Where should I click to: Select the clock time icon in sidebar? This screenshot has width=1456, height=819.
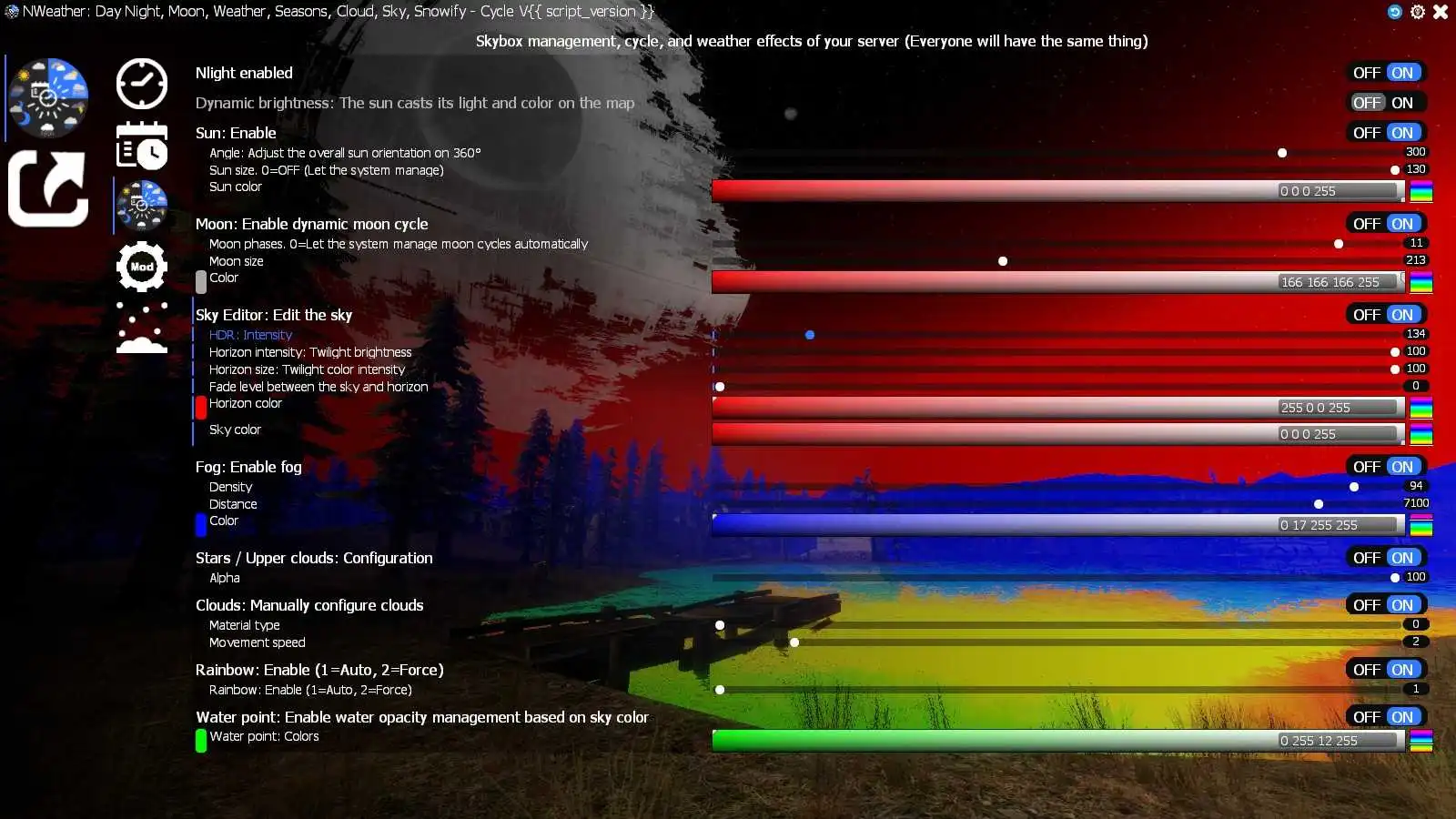click(x=141, y=84)
